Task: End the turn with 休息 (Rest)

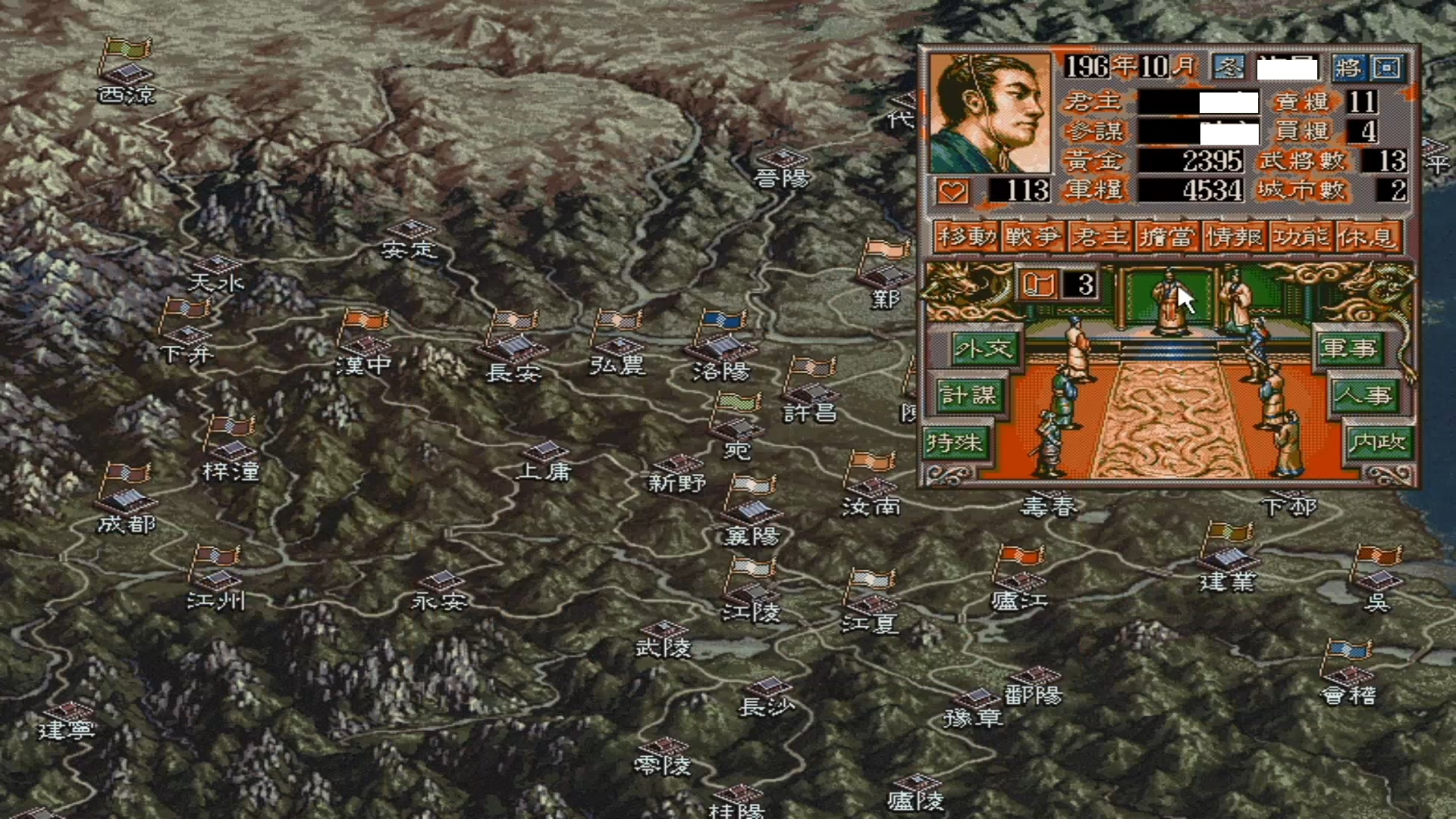Action: coord(1367,237)
